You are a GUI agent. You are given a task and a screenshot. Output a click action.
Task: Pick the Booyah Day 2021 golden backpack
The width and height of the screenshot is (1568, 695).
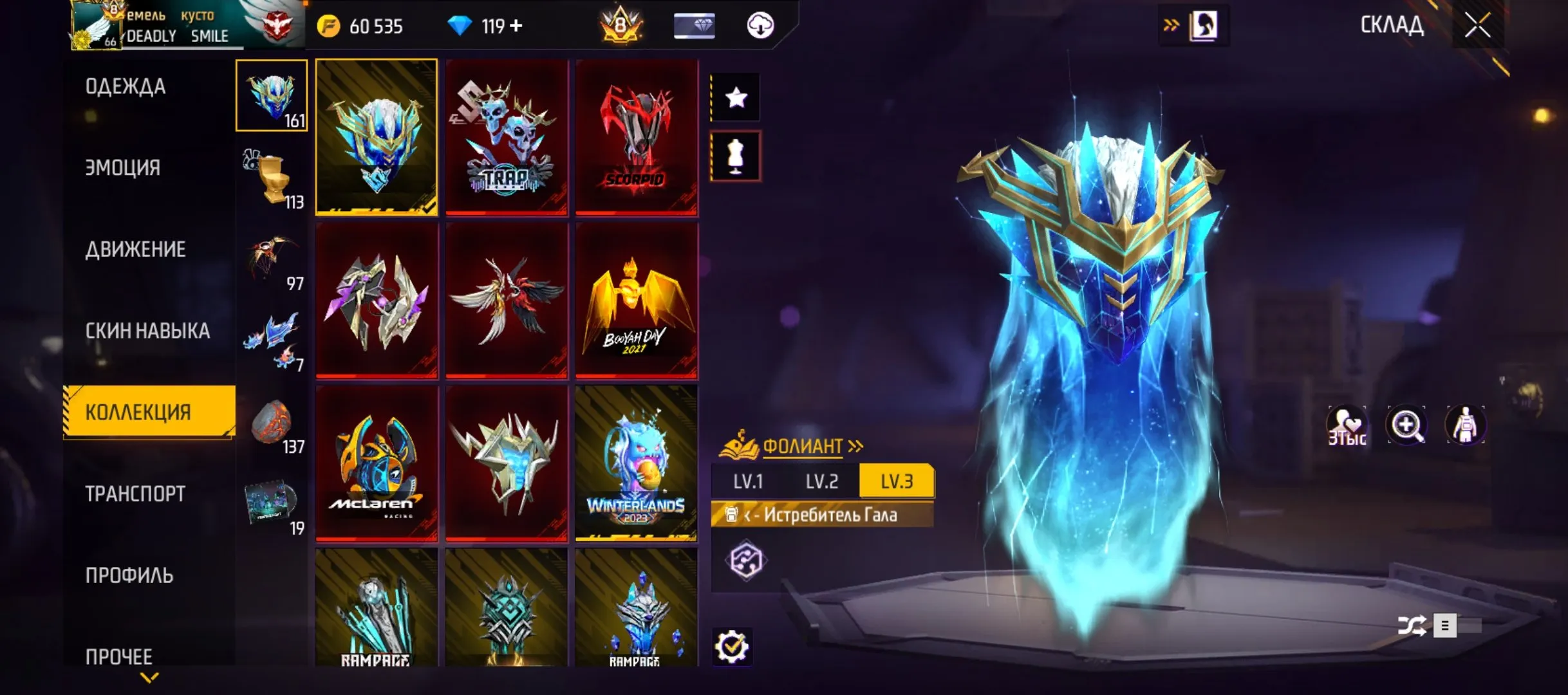[637, 301]
